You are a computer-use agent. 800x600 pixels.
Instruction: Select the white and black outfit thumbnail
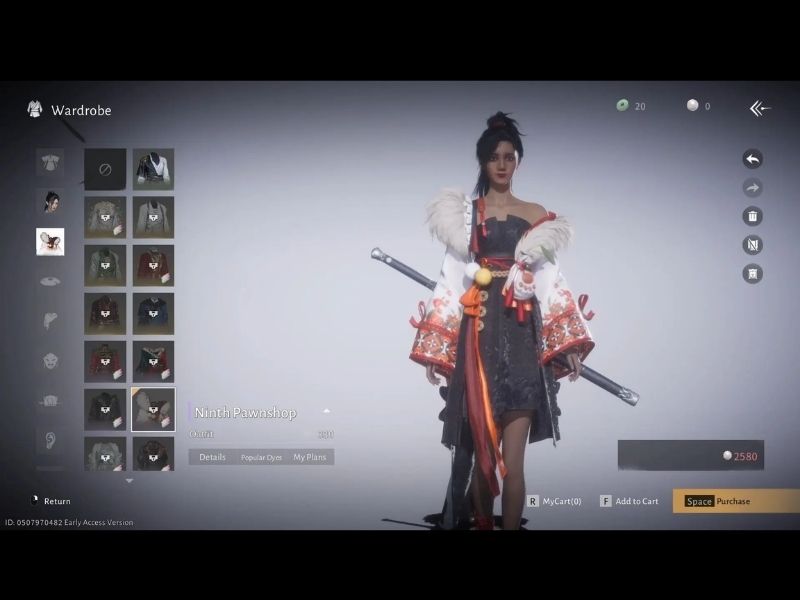coord(153,169)
